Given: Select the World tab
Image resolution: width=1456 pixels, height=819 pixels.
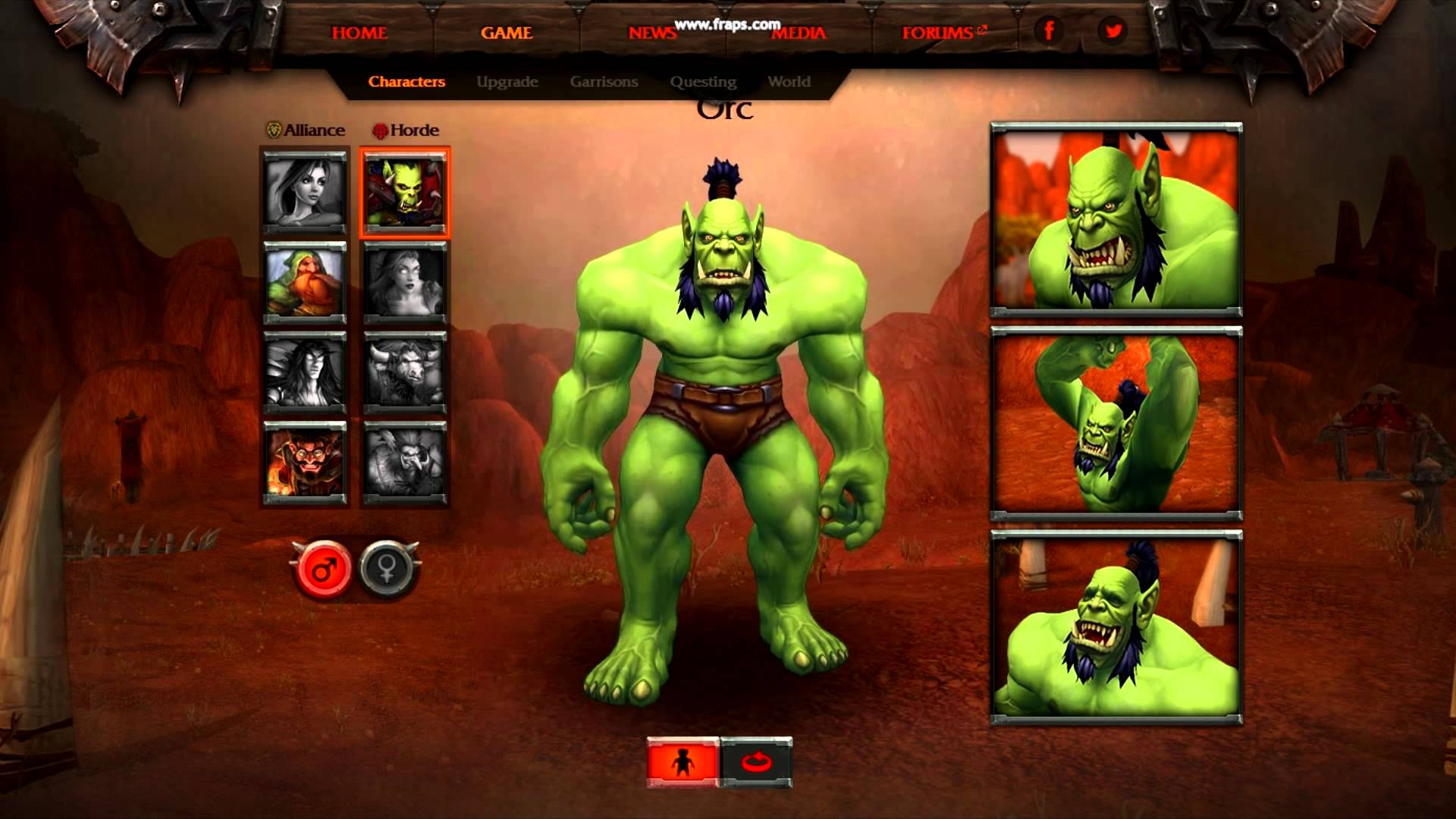Looking at the screenshot, I should (x=789, y=82).
